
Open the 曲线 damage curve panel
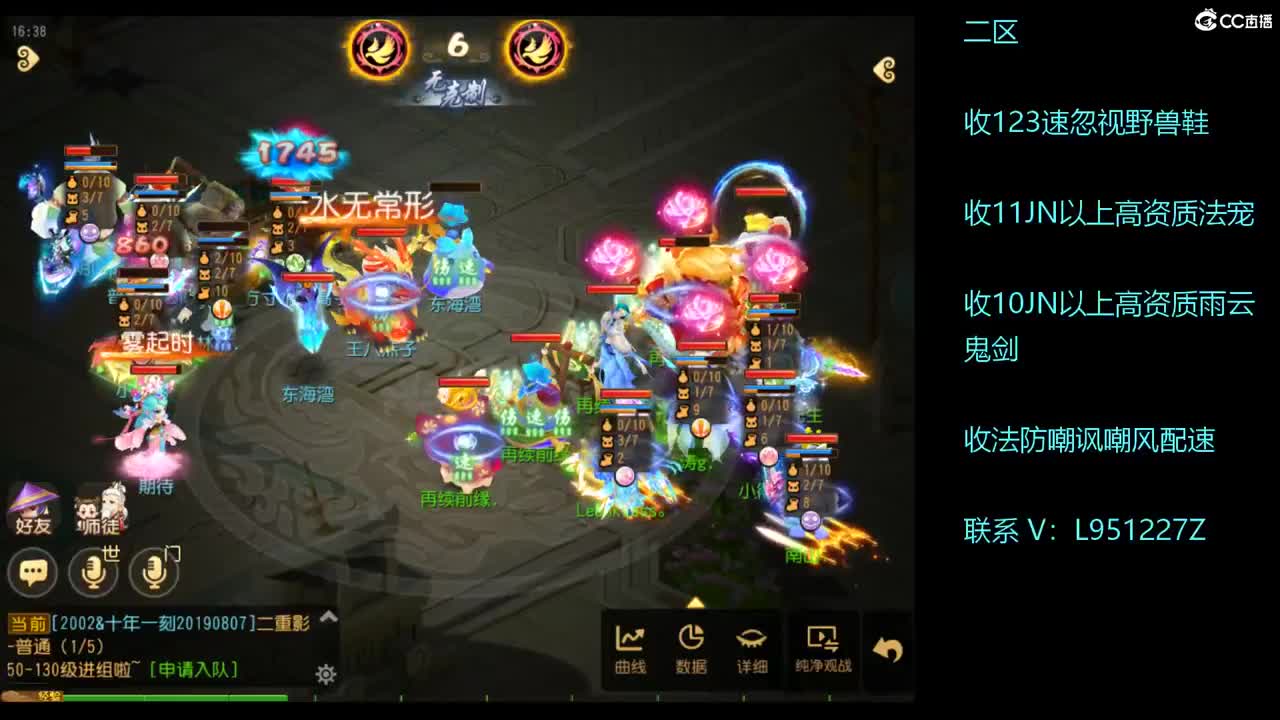click(x=630, y=645)
